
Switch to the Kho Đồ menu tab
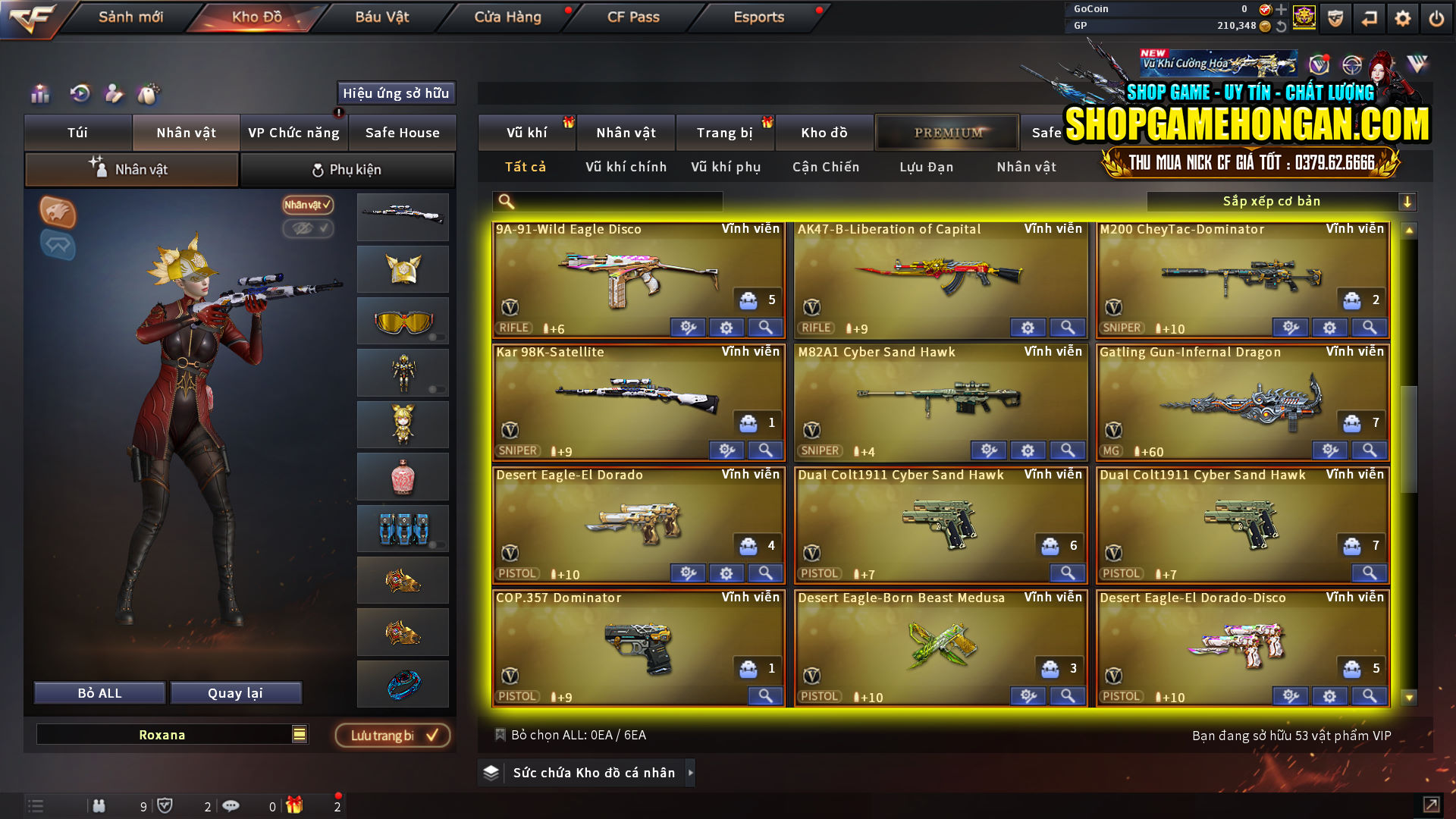pyautogui.click(x=253, y=17)
